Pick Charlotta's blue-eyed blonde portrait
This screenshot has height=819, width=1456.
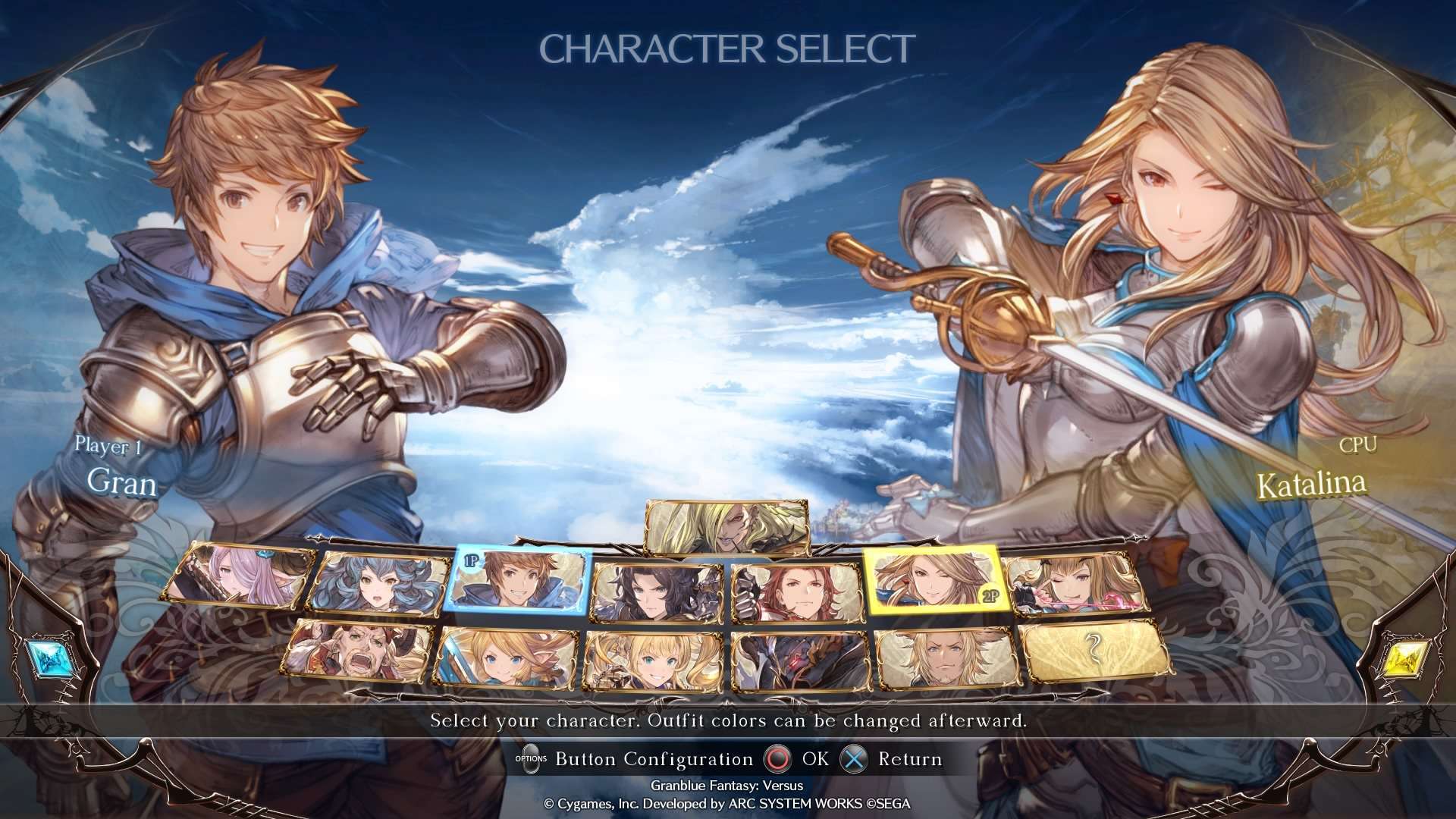point(505,657)
